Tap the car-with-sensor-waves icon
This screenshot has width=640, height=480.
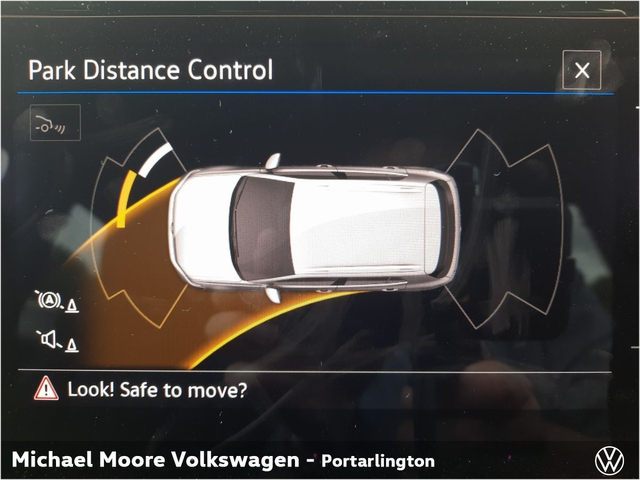[x=55, y=123]
